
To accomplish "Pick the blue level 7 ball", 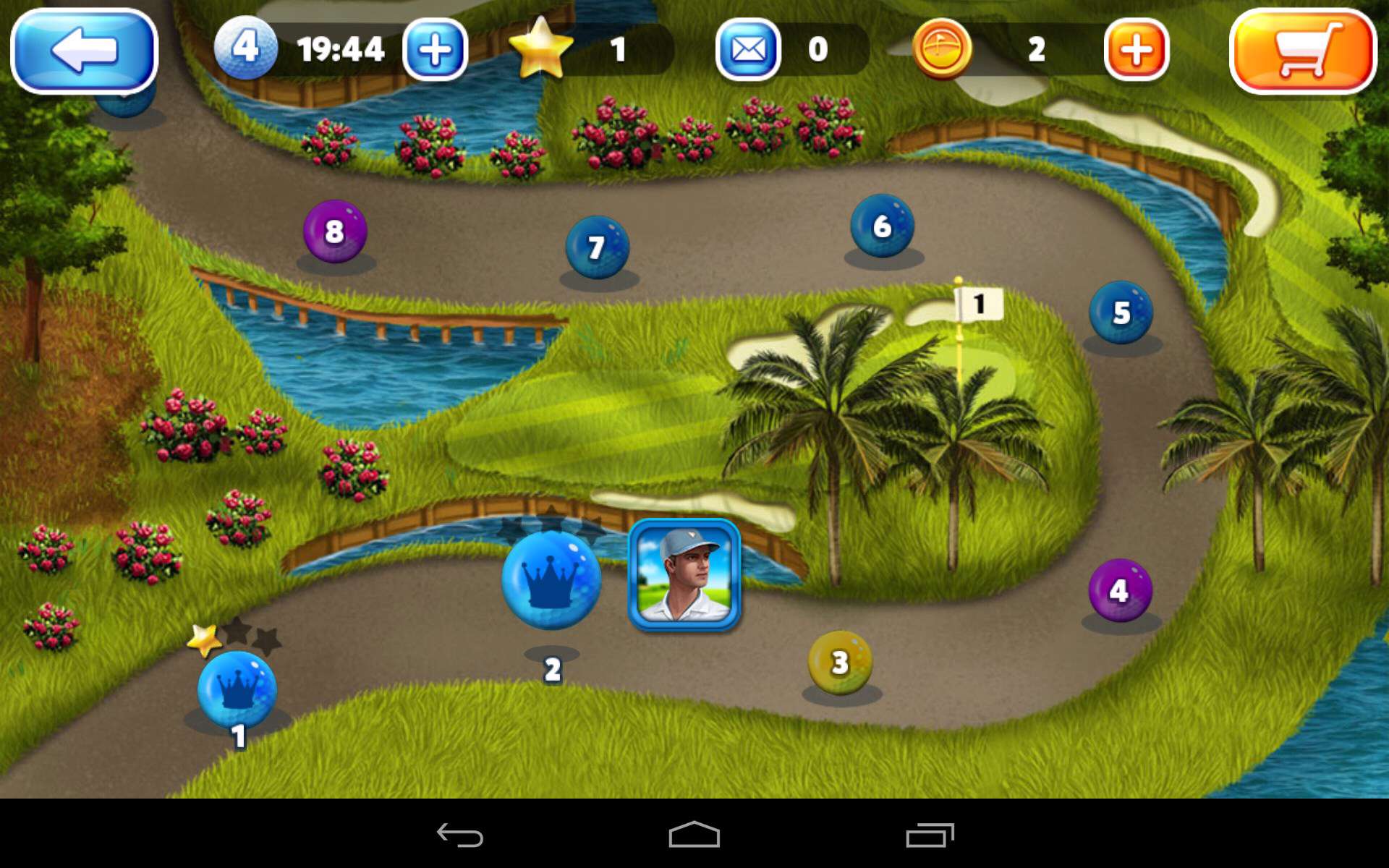I will pos(597,247).
